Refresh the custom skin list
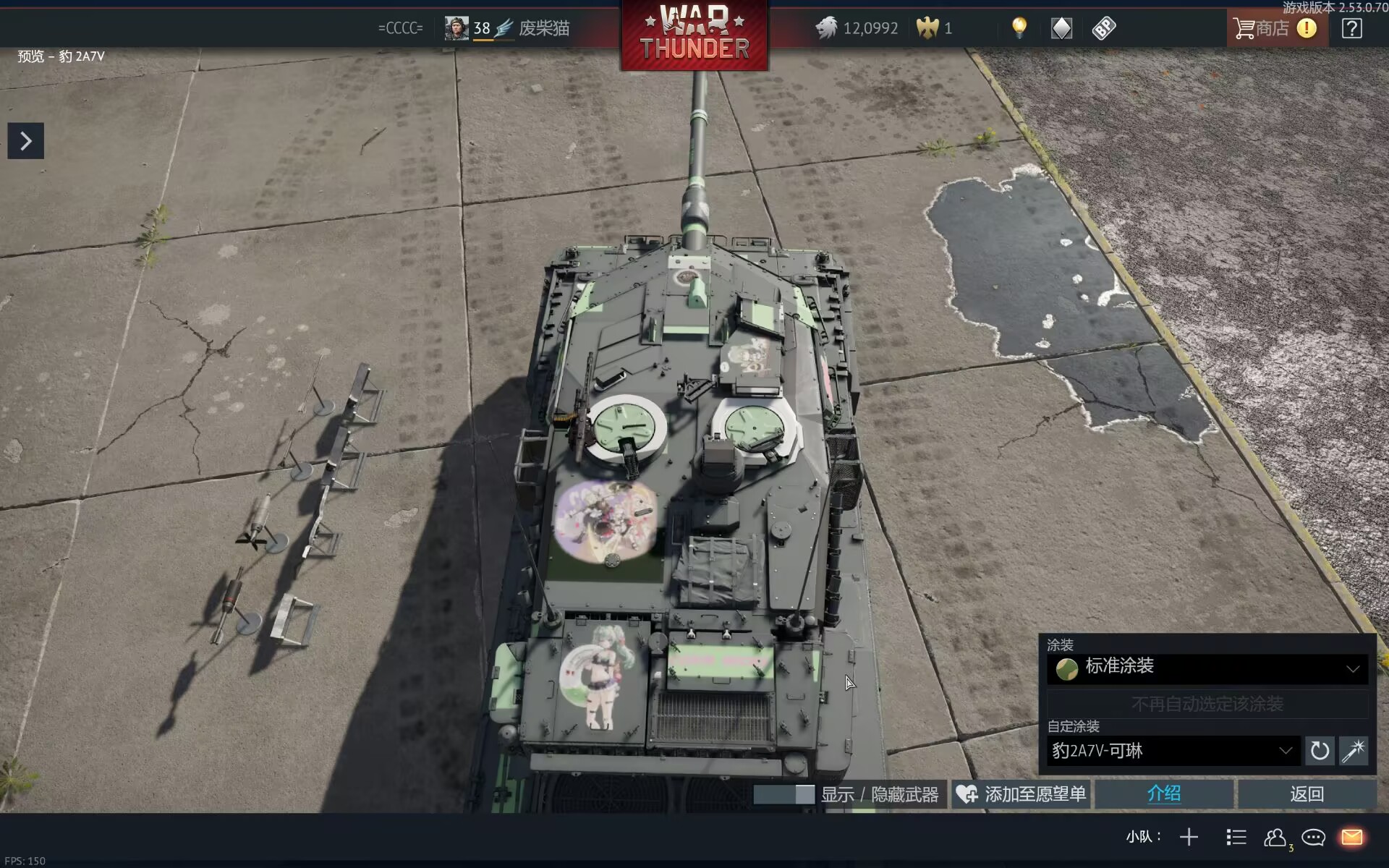Image resolution: width=1389 pixels, height=868 pixels. pyautogui.click(x=1320, y=751)
